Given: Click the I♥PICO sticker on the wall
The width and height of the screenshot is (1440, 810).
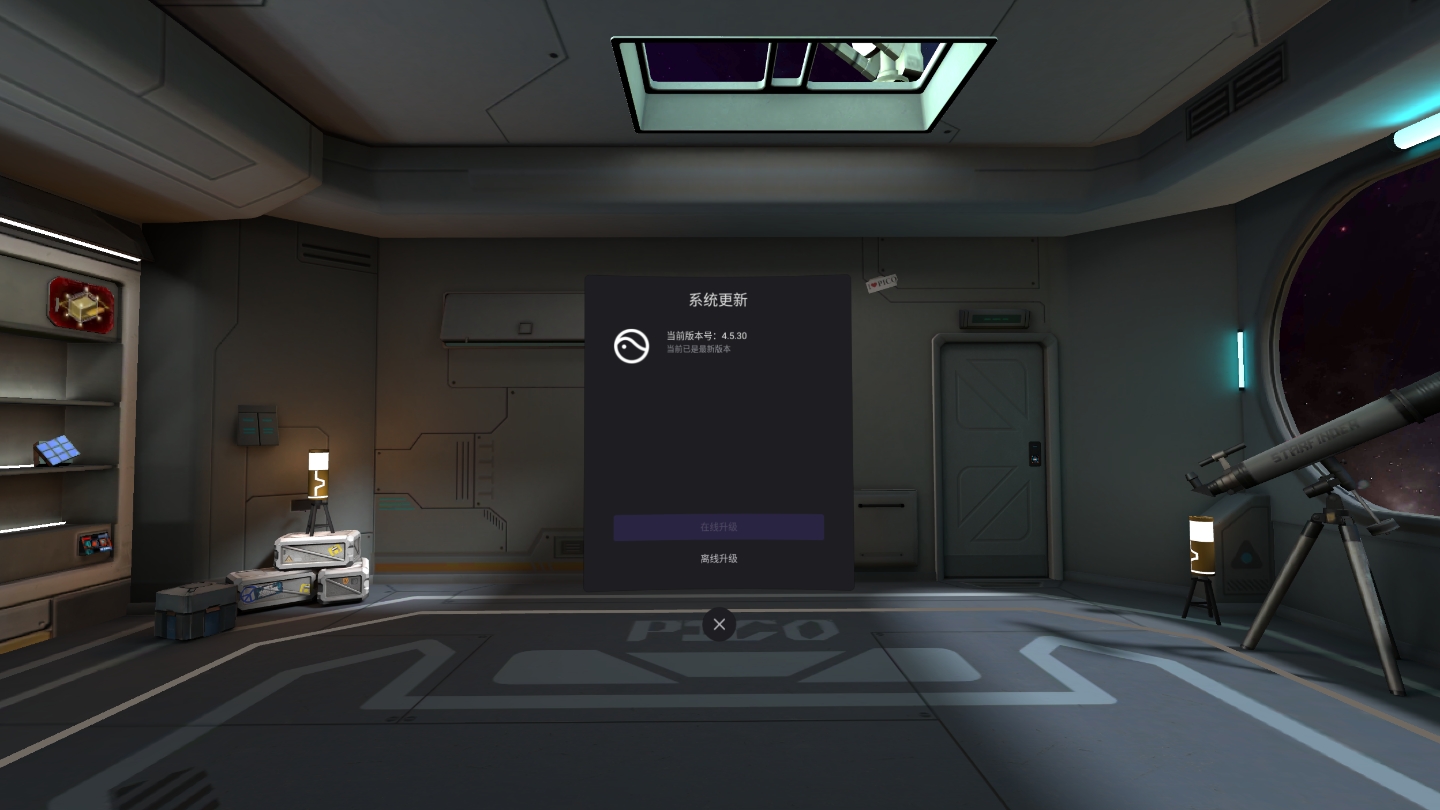Looking at the screenshot, I should point(884,282).
